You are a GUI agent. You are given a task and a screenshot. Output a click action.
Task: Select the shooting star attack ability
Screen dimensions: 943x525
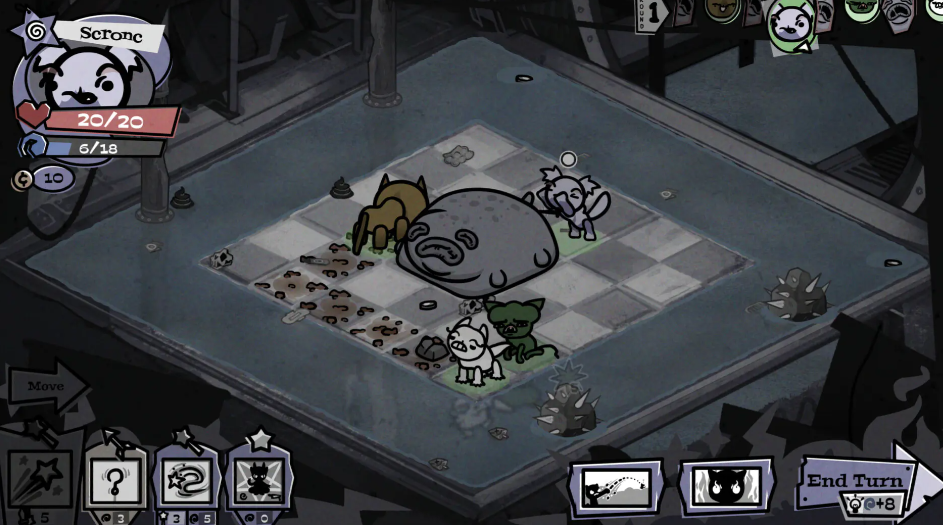(x=40, y=480)
